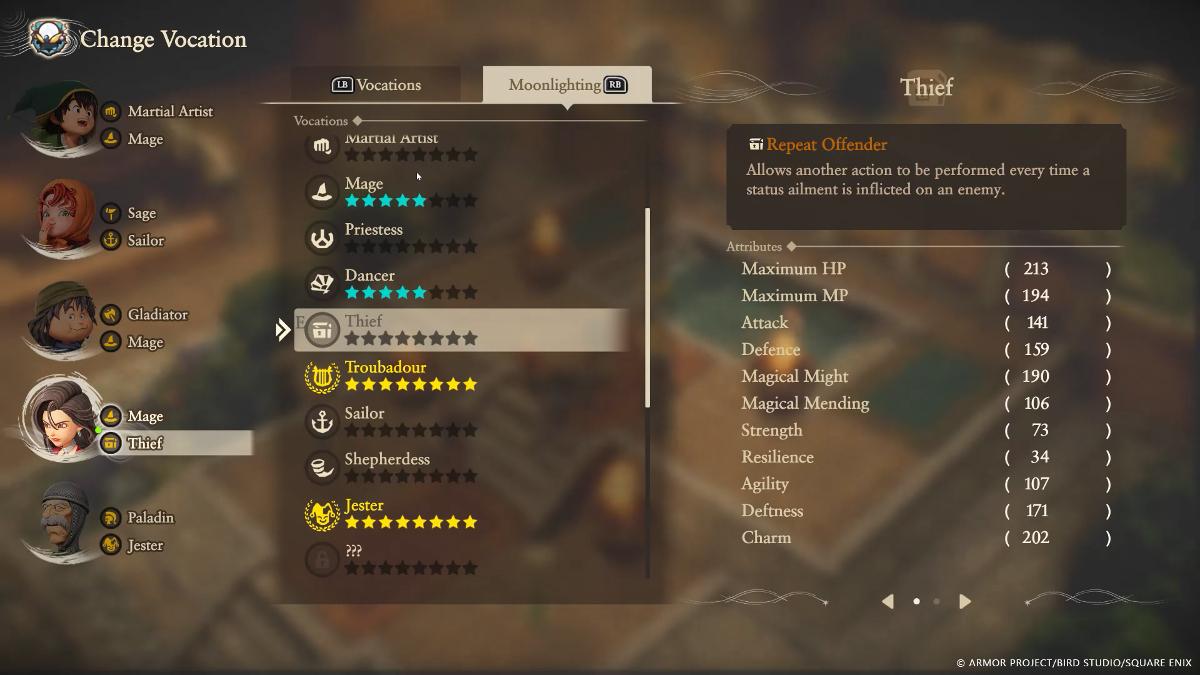The image size is (1200, 675).
Task: Switch to the Vocations tab
Action: point(376,85)
